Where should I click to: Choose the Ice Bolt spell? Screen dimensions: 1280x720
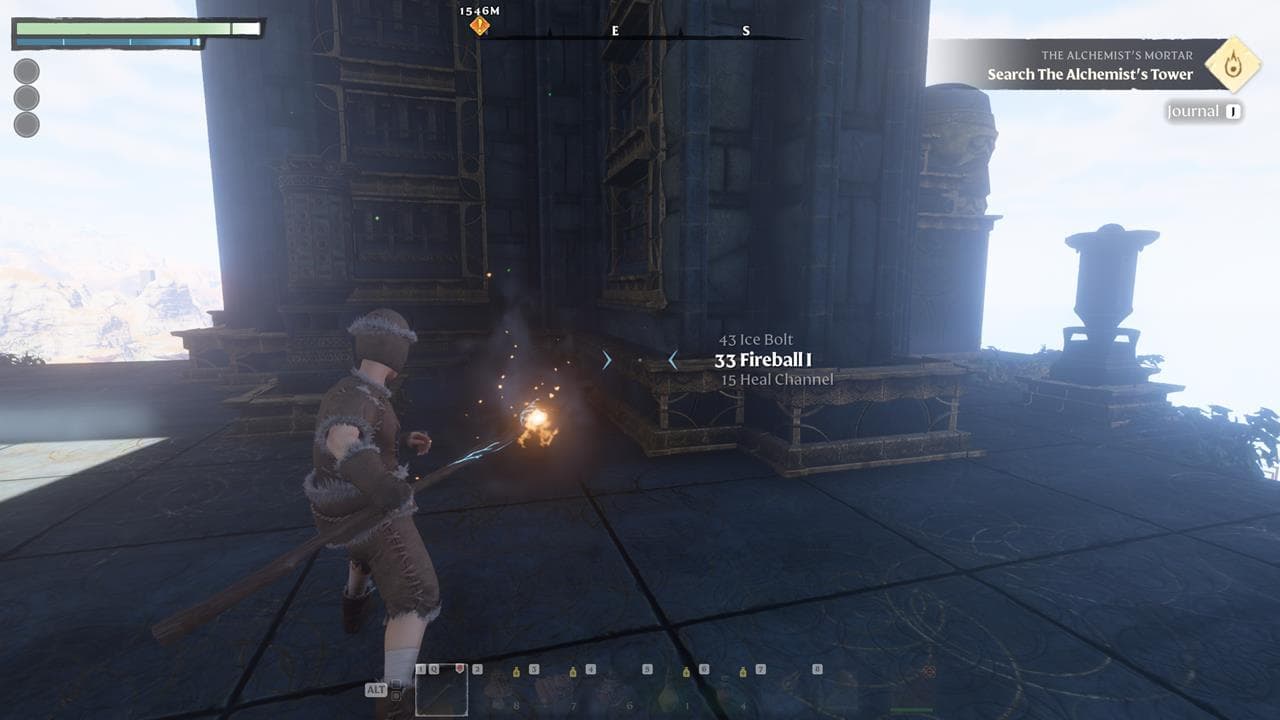[756, 340]
